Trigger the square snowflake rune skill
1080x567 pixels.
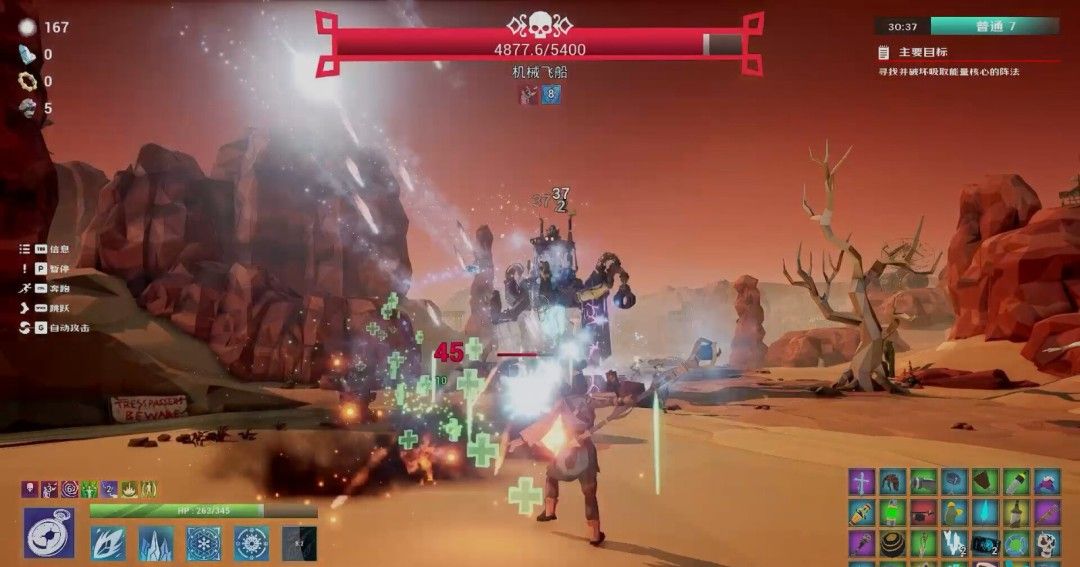pos(204,543)
